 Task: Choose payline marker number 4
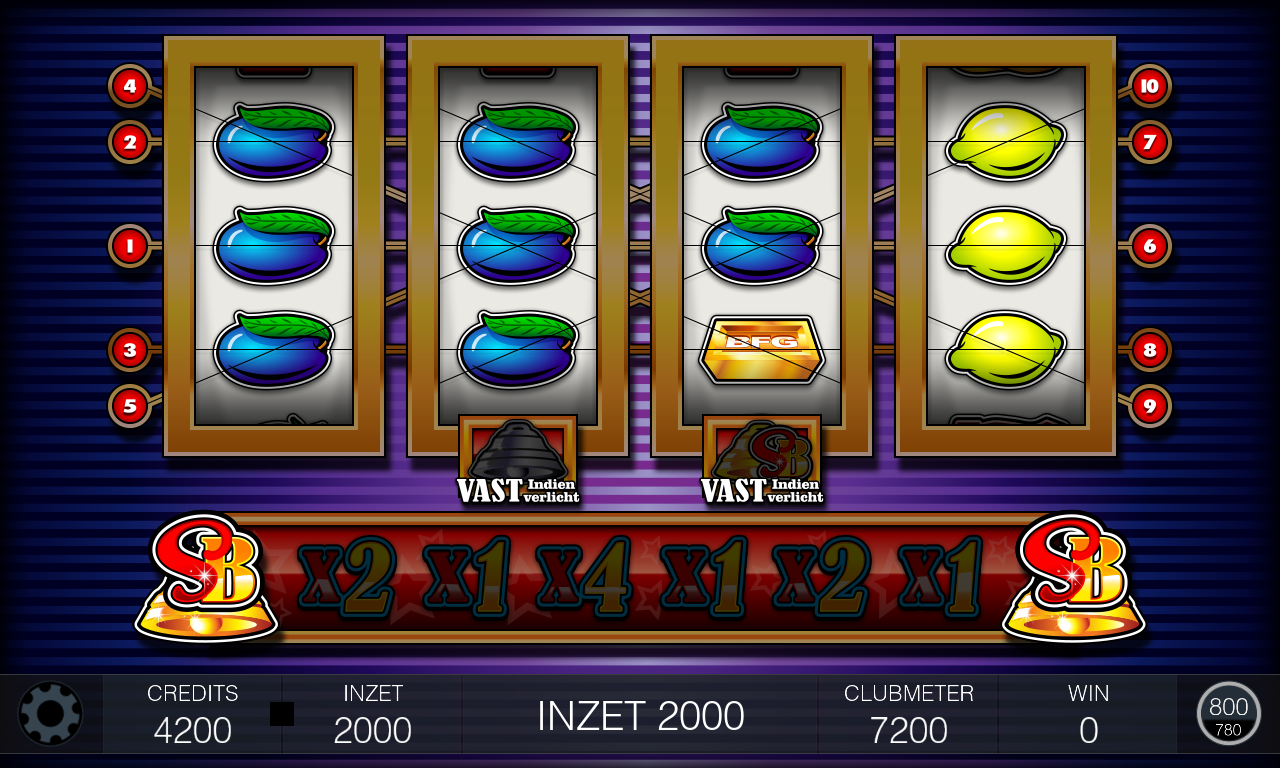(x=130, y=86)
